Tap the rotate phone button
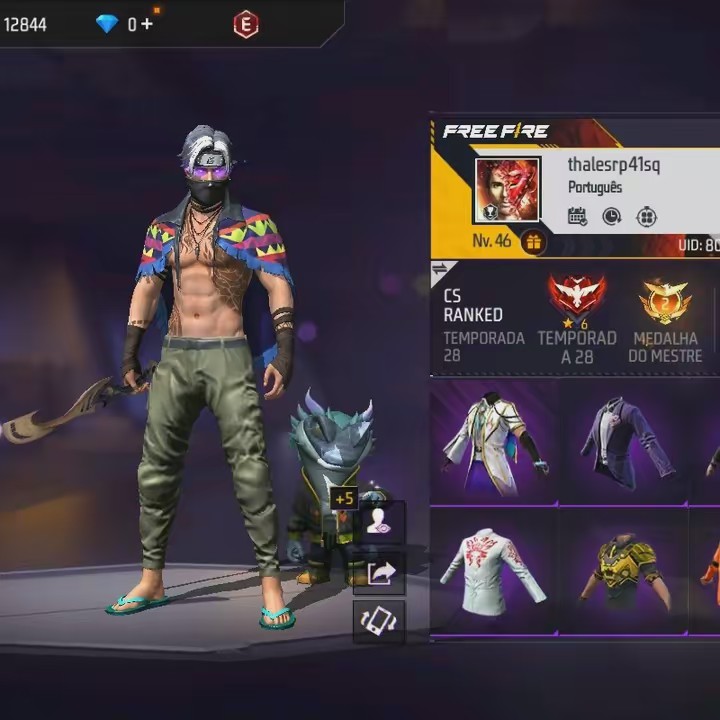This screenshot has width=720, height=720. pos(380,621)
